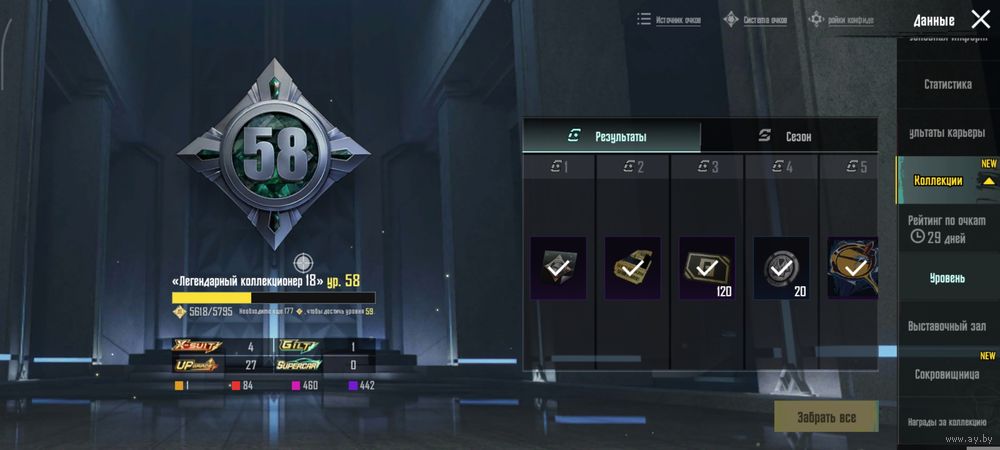The height and width of the screenshot is (450, 1000).
Task: Open Награды за коллекцию entry
Action: [947, 422]
